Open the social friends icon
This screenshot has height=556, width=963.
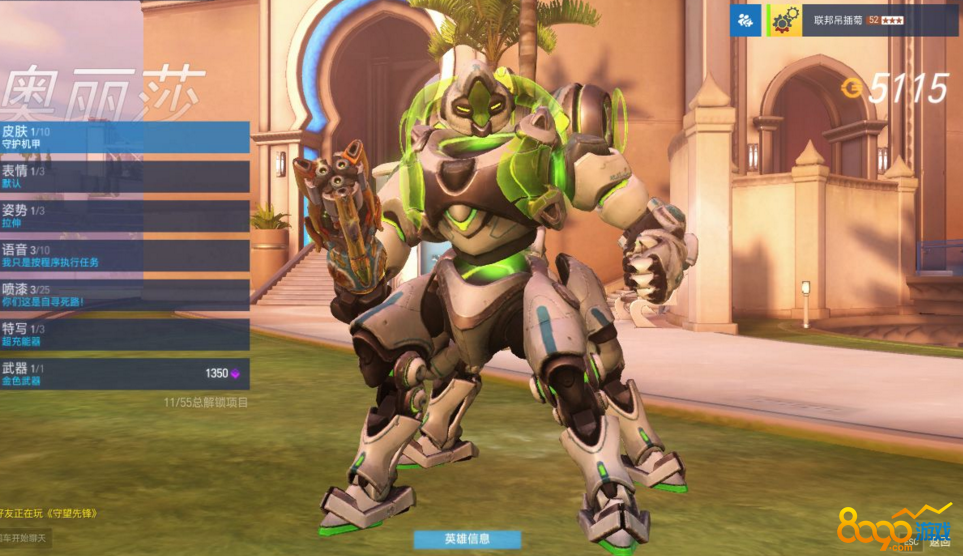(745, 20)
